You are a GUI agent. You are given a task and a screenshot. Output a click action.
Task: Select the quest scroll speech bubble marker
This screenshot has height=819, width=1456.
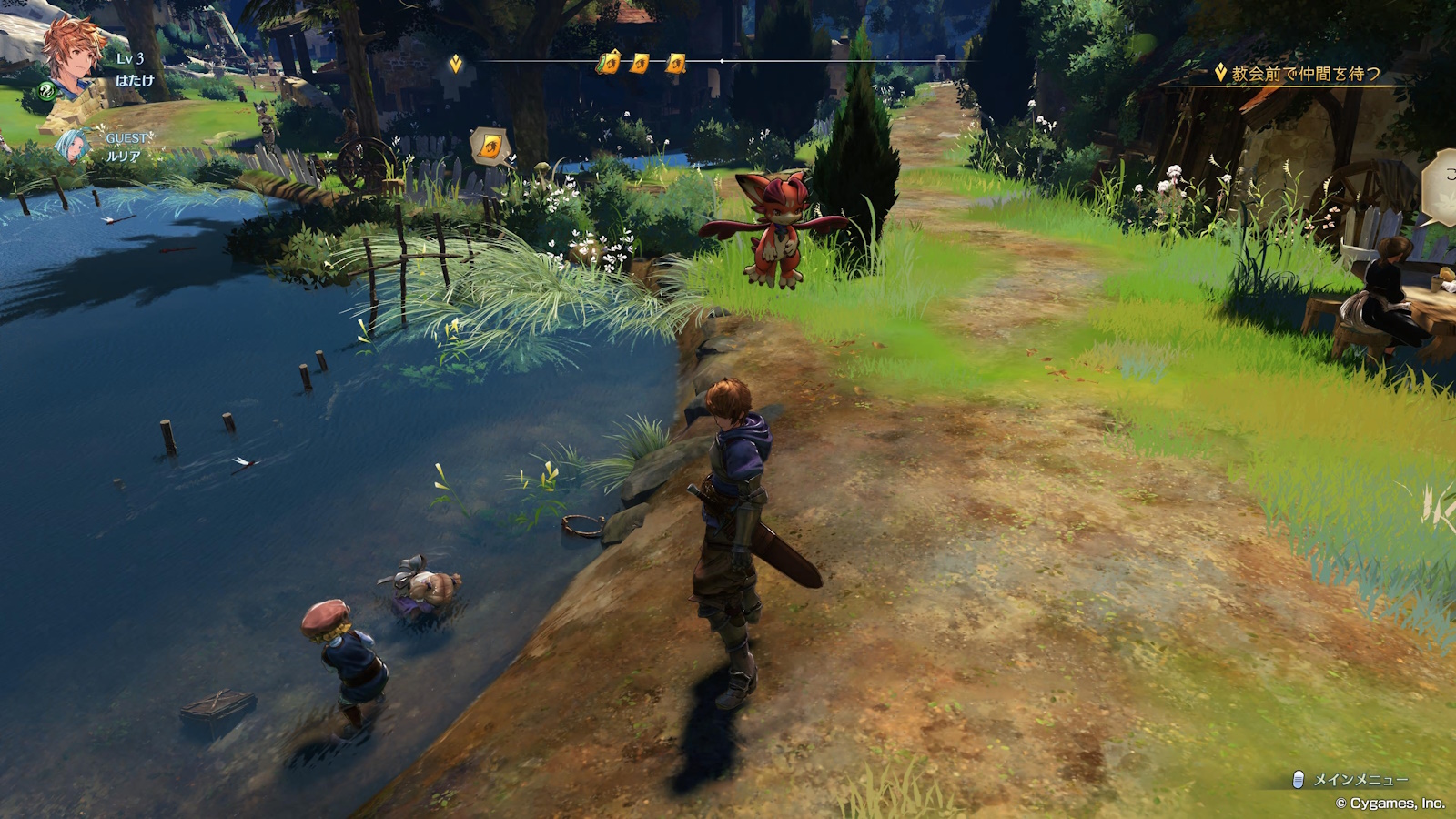coord(490,146)
